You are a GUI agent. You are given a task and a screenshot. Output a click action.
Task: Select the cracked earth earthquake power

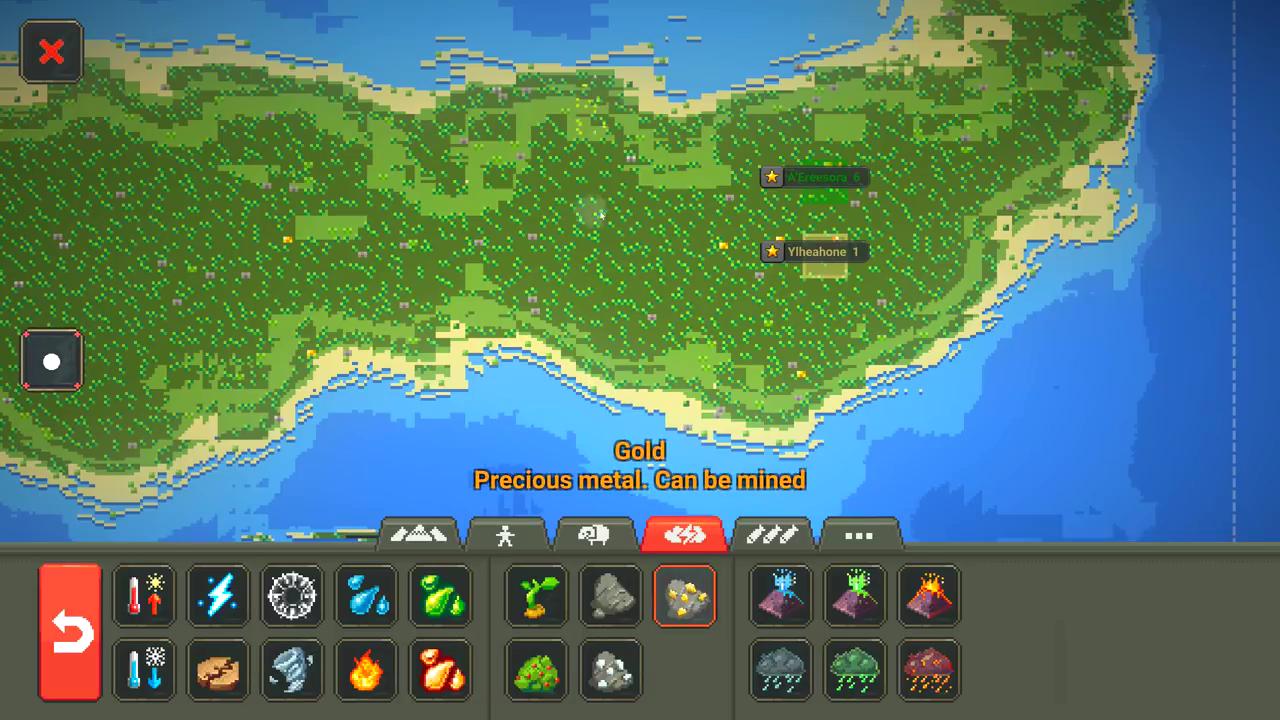point(218,670)
